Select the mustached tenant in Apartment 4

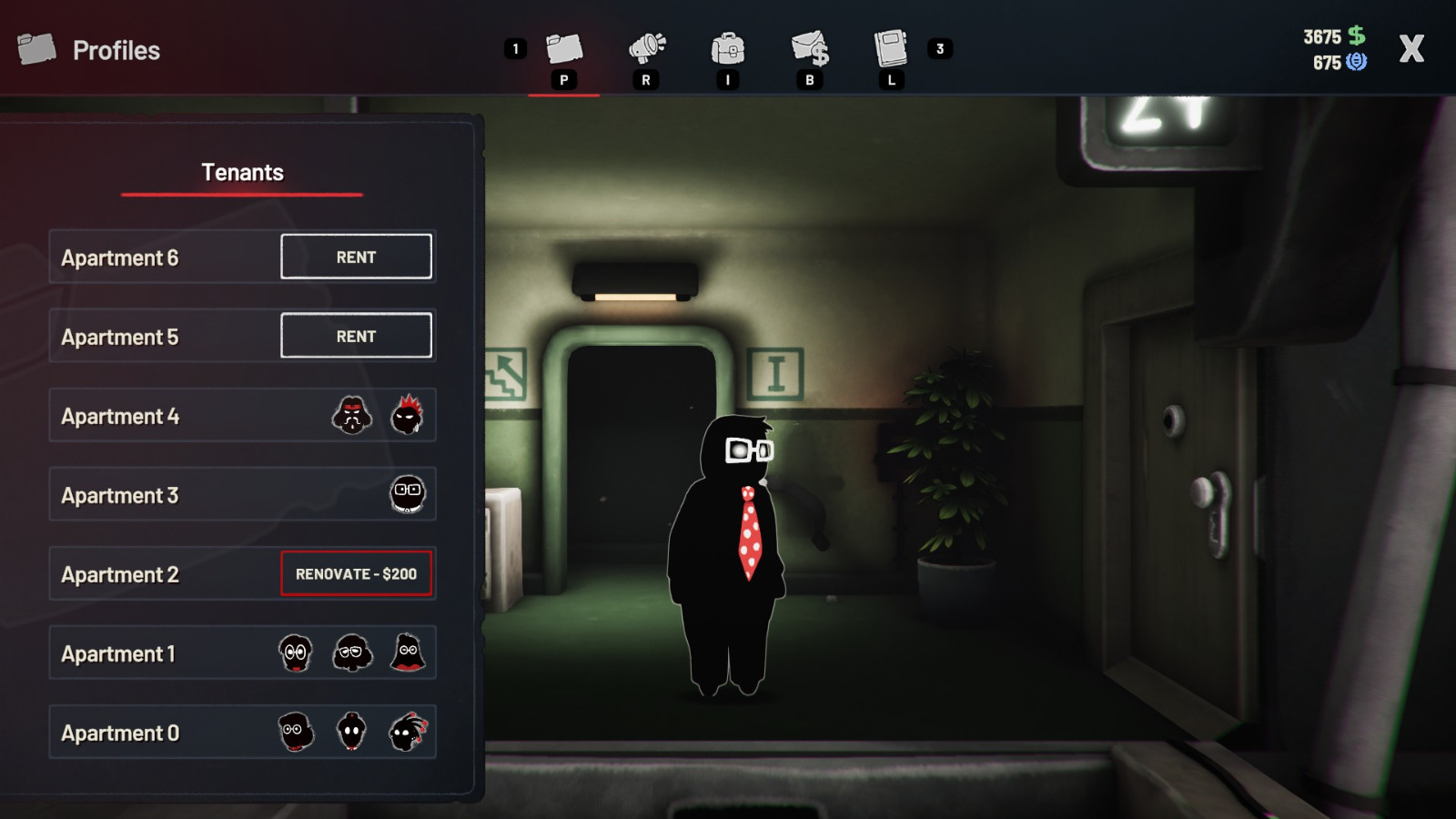click(x=351, y=415)
